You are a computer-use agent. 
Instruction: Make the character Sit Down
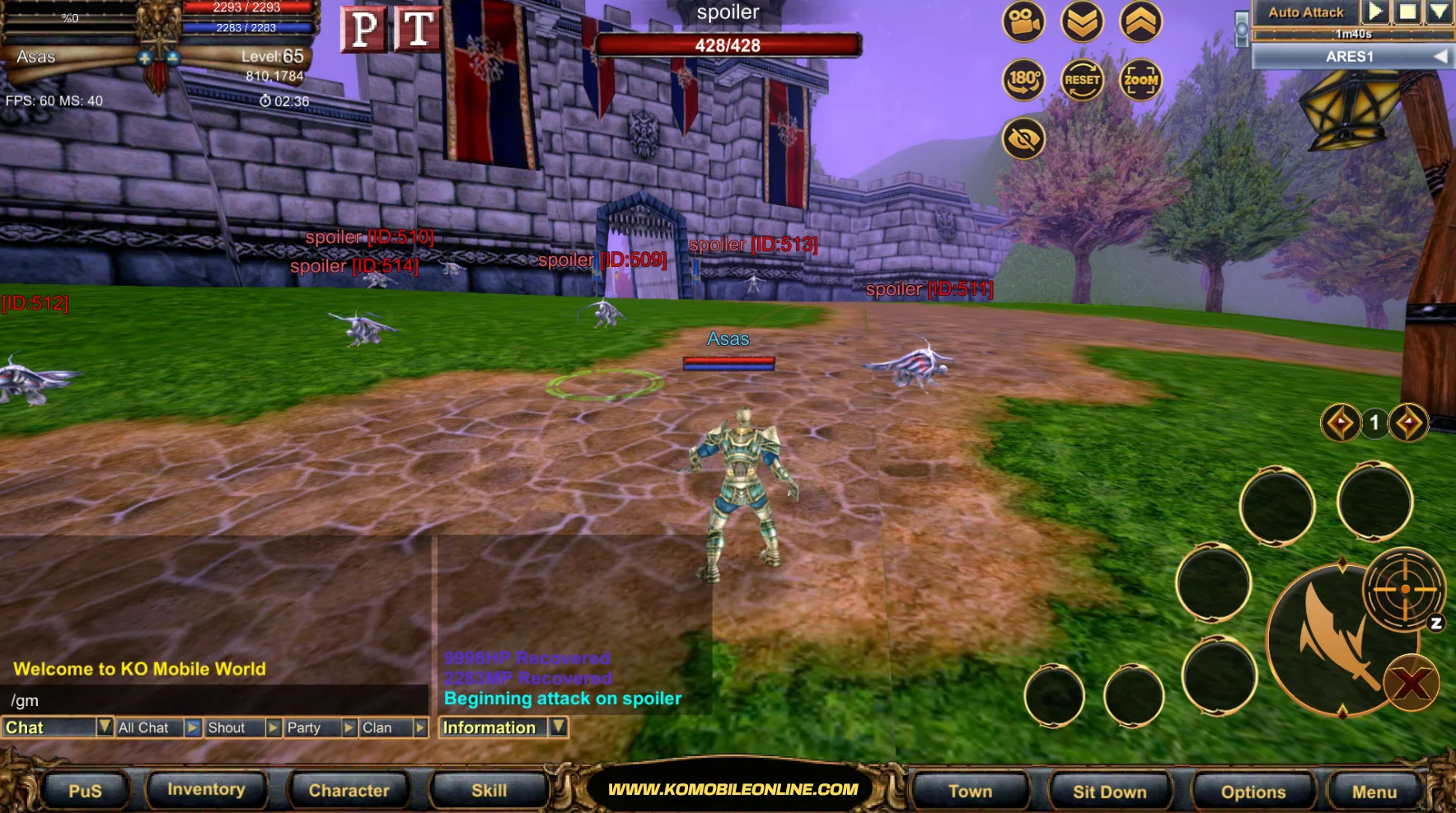(x=1109, y=792)
